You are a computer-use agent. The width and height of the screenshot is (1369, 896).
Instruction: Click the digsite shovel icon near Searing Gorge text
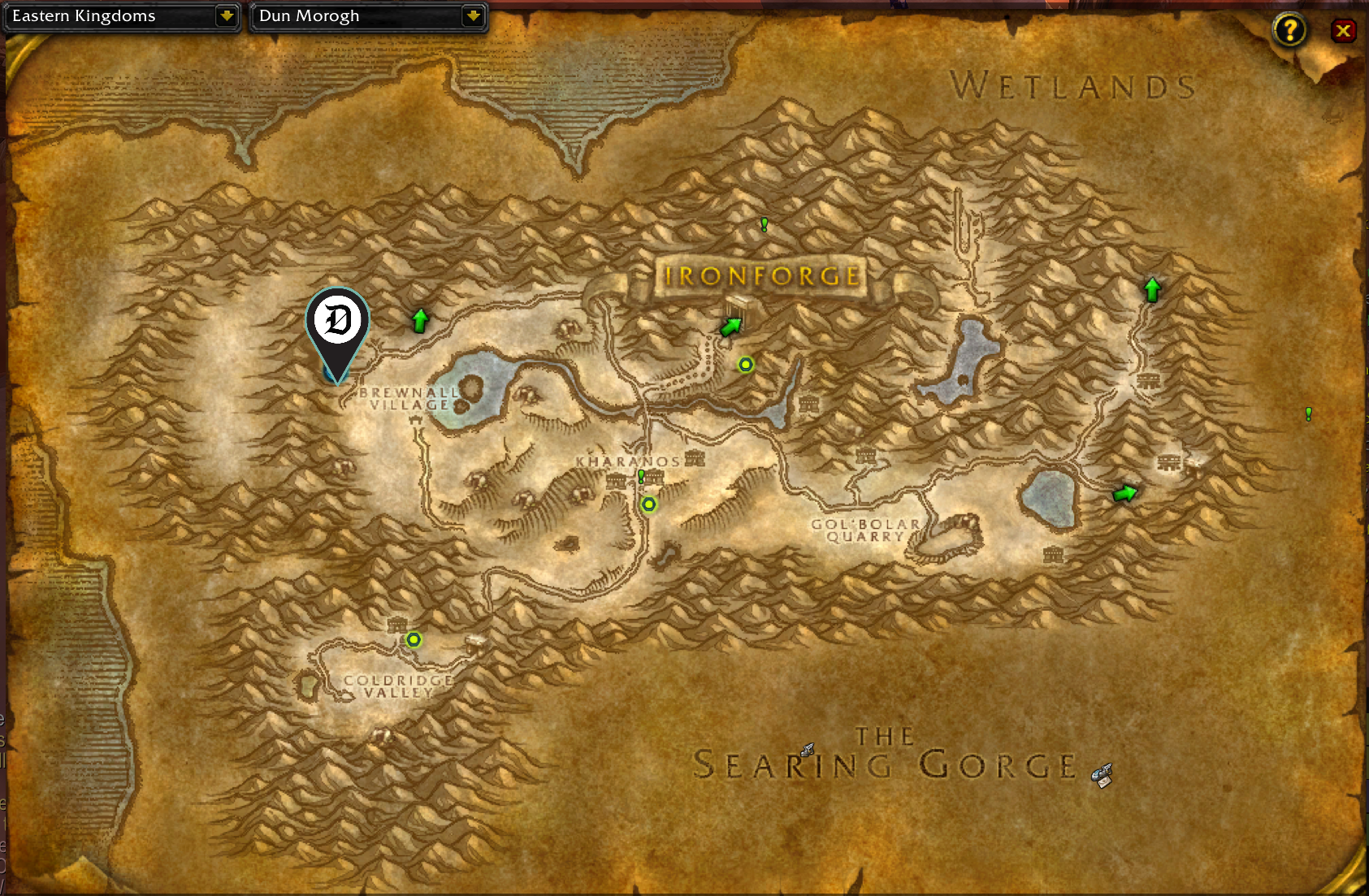807,749
